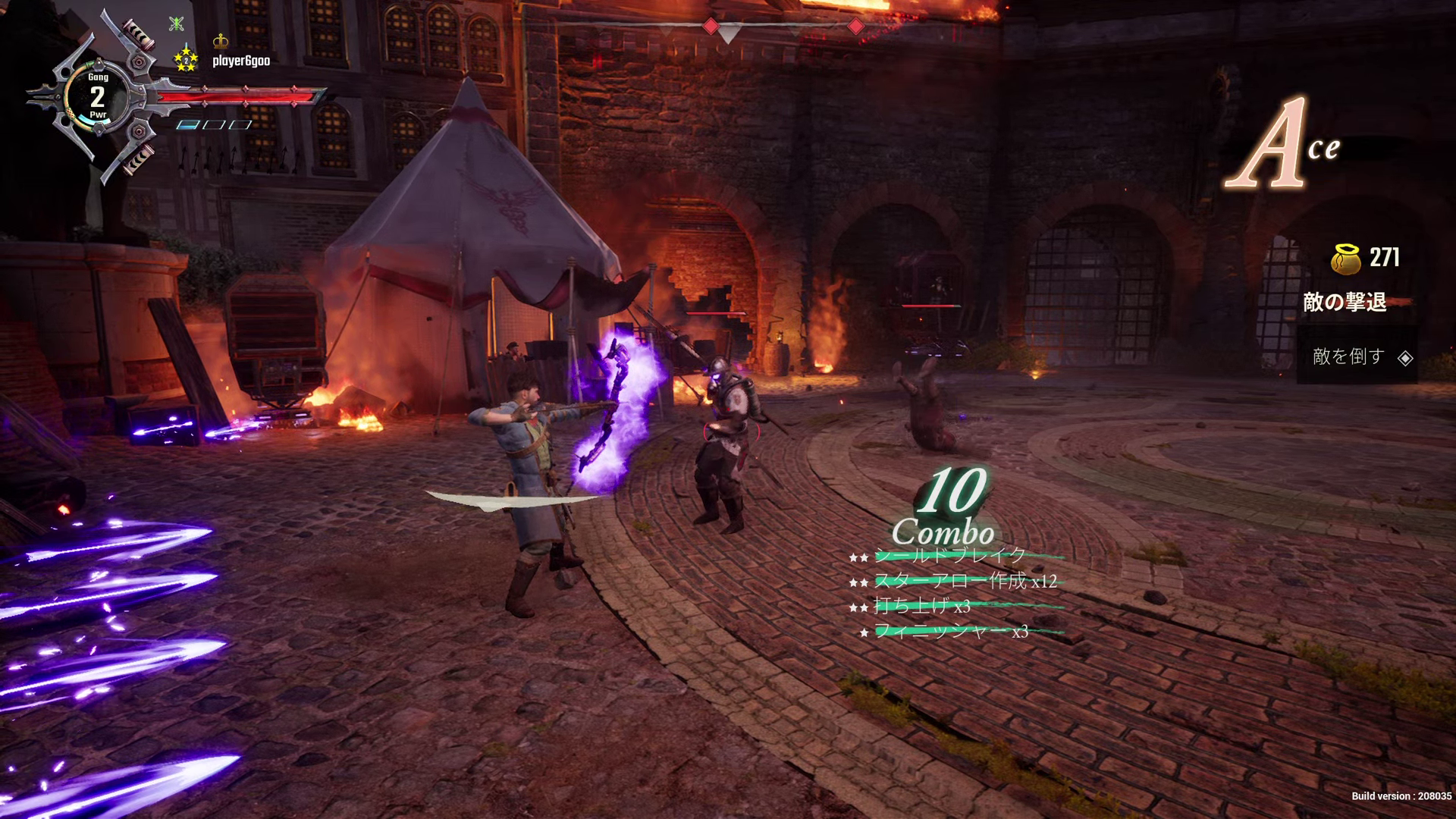Click the gold crown leader icon

(x=221, y=40)
